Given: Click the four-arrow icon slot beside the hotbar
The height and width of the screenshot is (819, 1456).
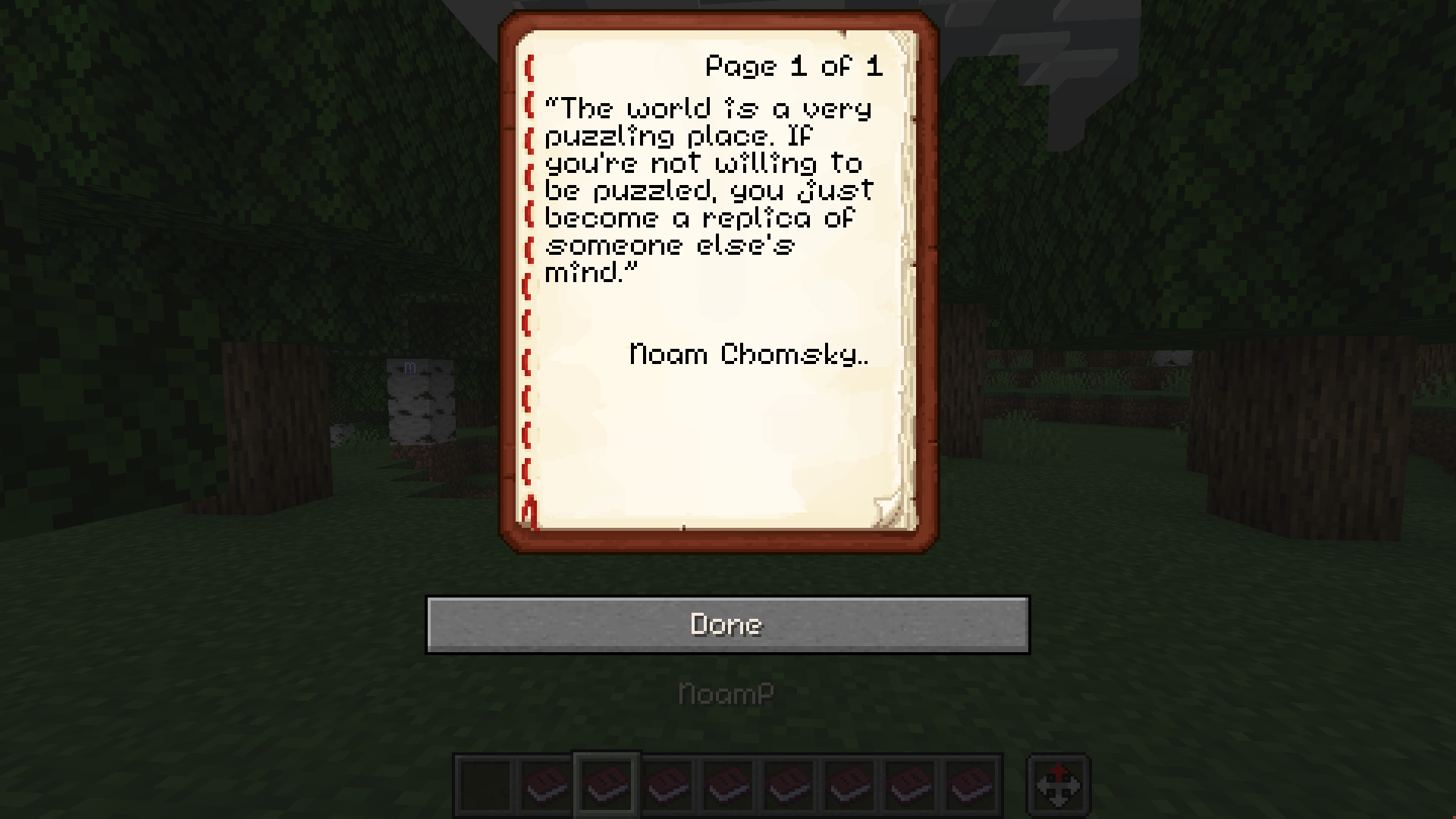Looking at the screenshot, I should click(x=1058, y=785).
